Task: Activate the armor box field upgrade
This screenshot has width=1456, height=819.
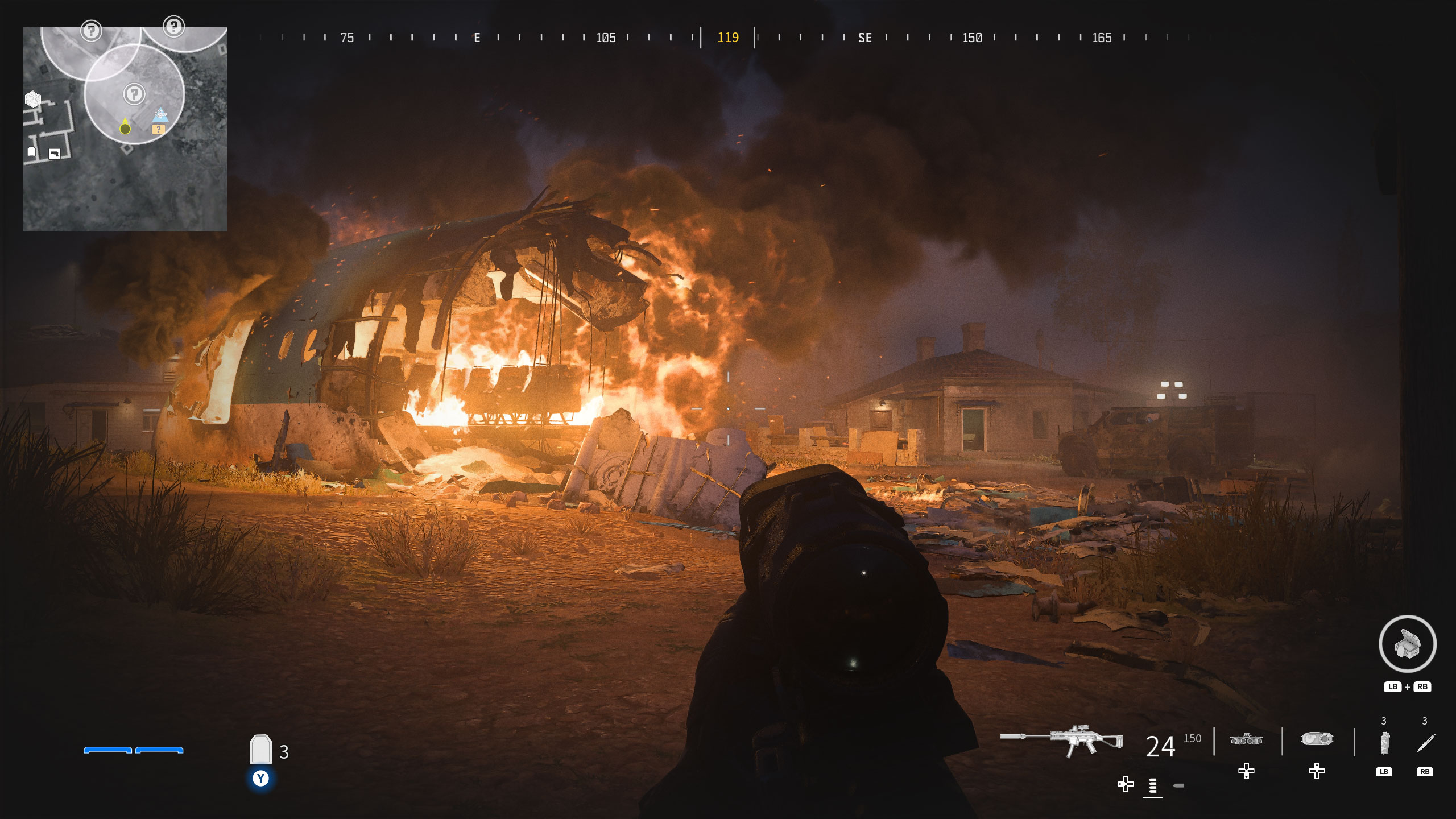Action: tap(1408, 644)
